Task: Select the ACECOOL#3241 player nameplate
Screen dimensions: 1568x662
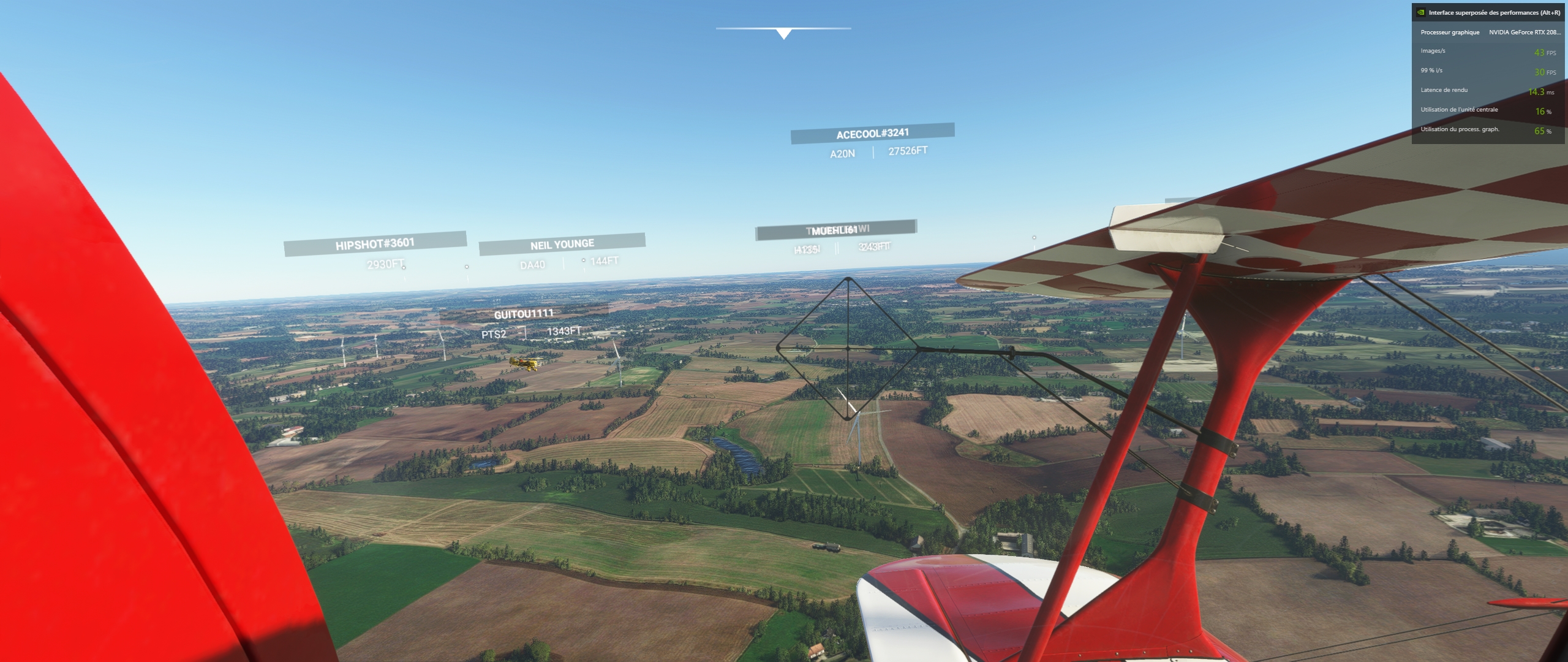Action: click(x=872, y=133)
